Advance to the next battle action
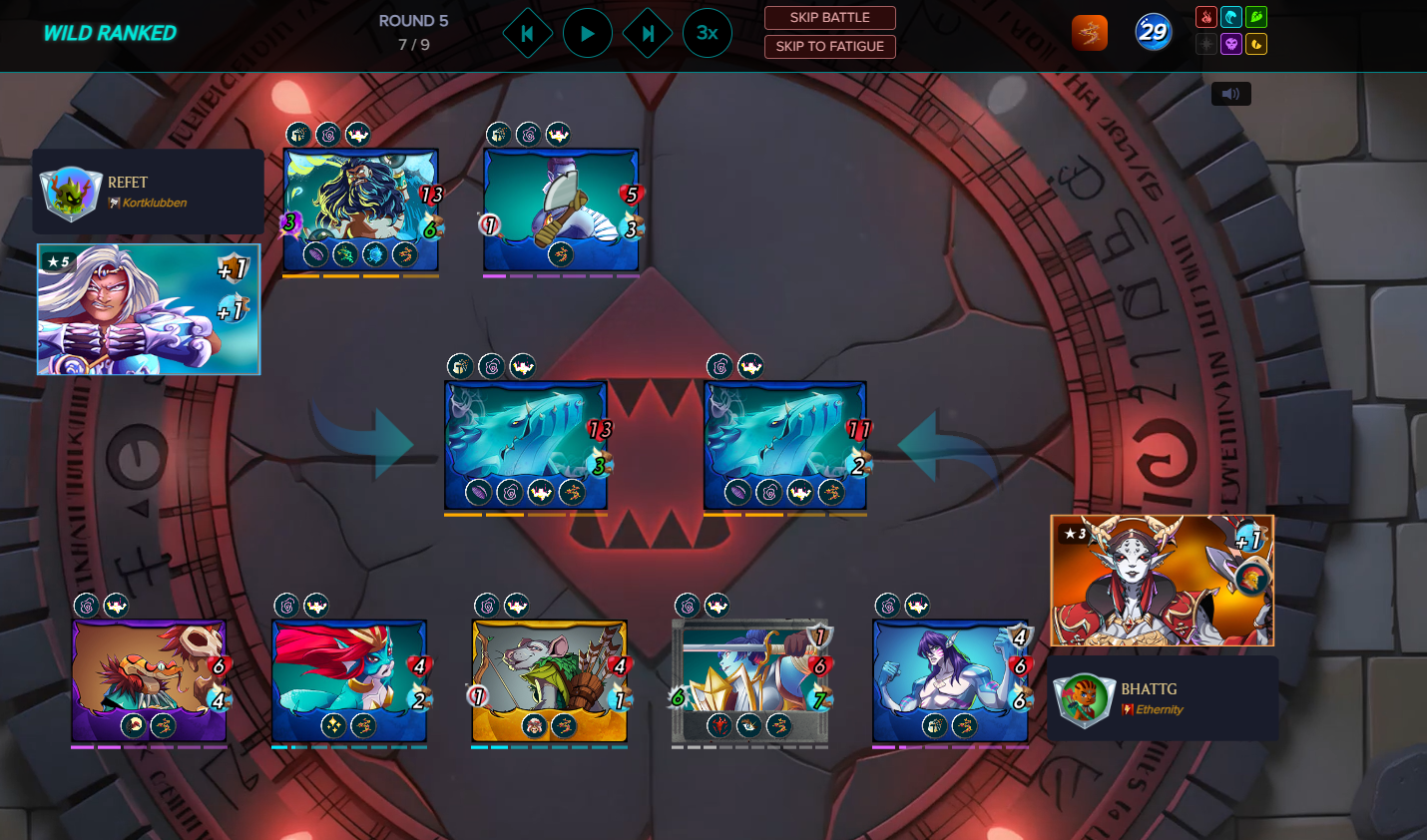 click(x=648, y=34)
